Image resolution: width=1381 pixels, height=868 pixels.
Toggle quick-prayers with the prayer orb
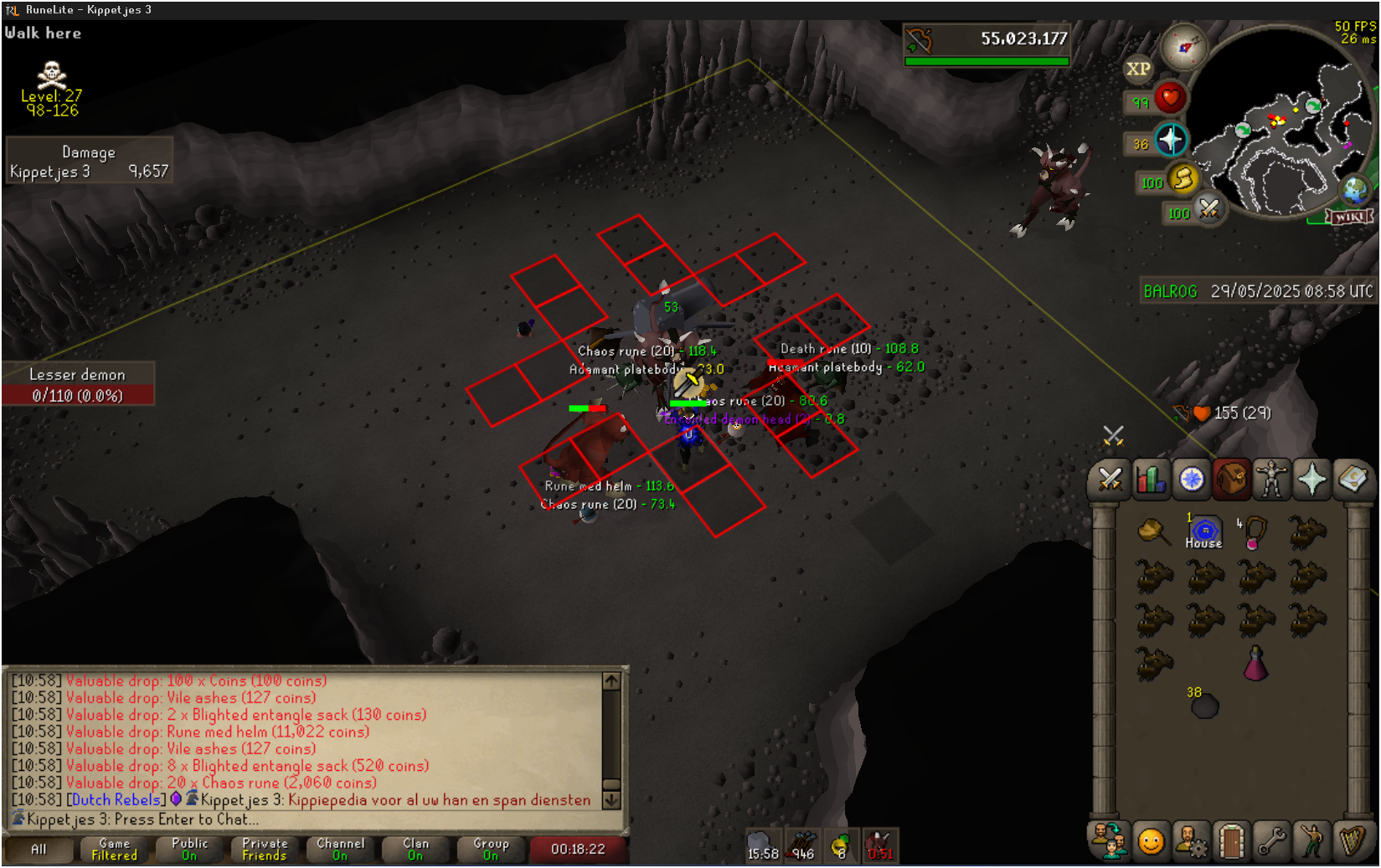(1170, 141)
